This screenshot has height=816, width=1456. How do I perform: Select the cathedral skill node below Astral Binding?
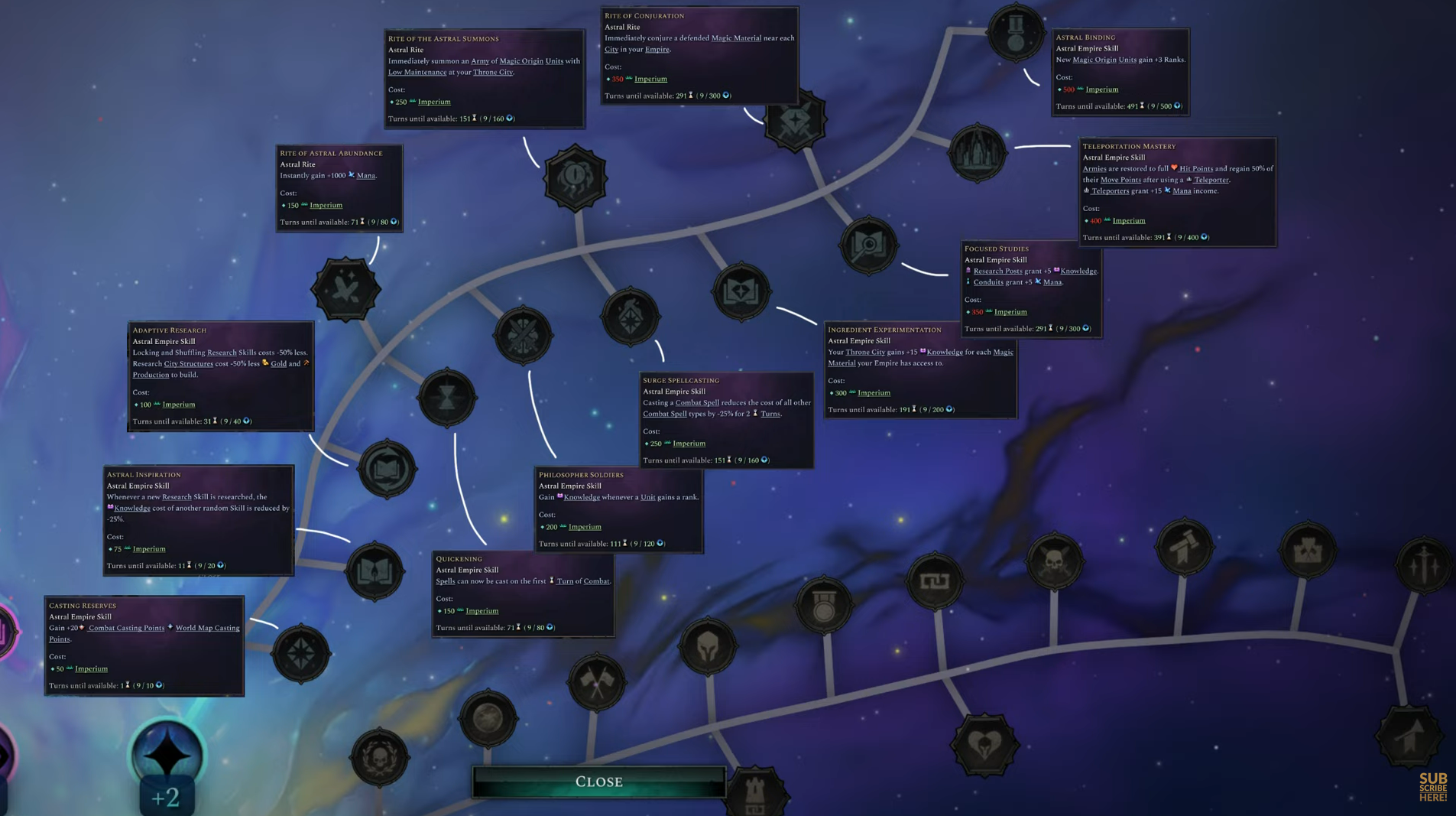tap(977, 151)
